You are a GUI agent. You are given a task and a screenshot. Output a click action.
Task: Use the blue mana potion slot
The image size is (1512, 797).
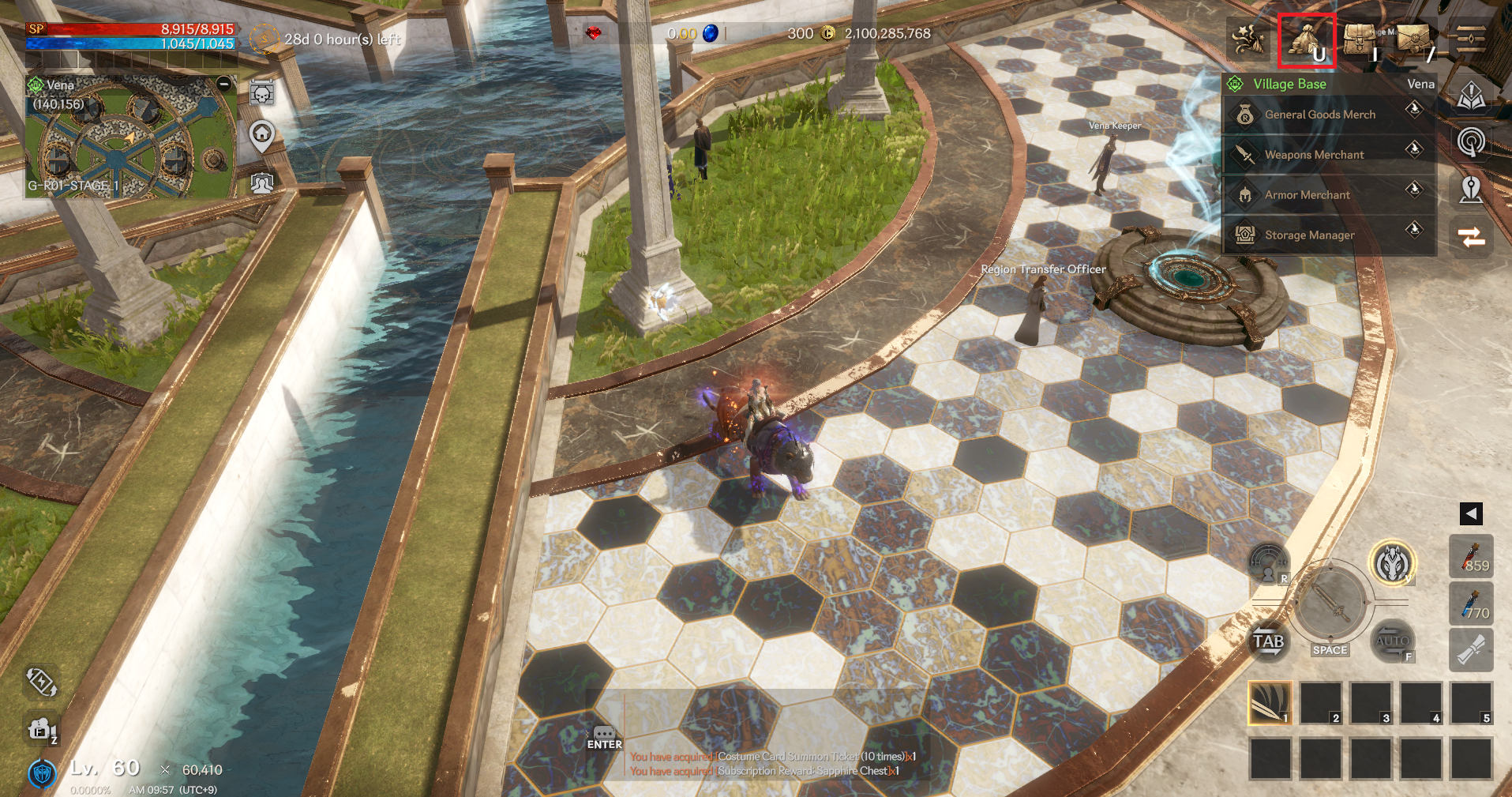click(x=1472, y=604)
